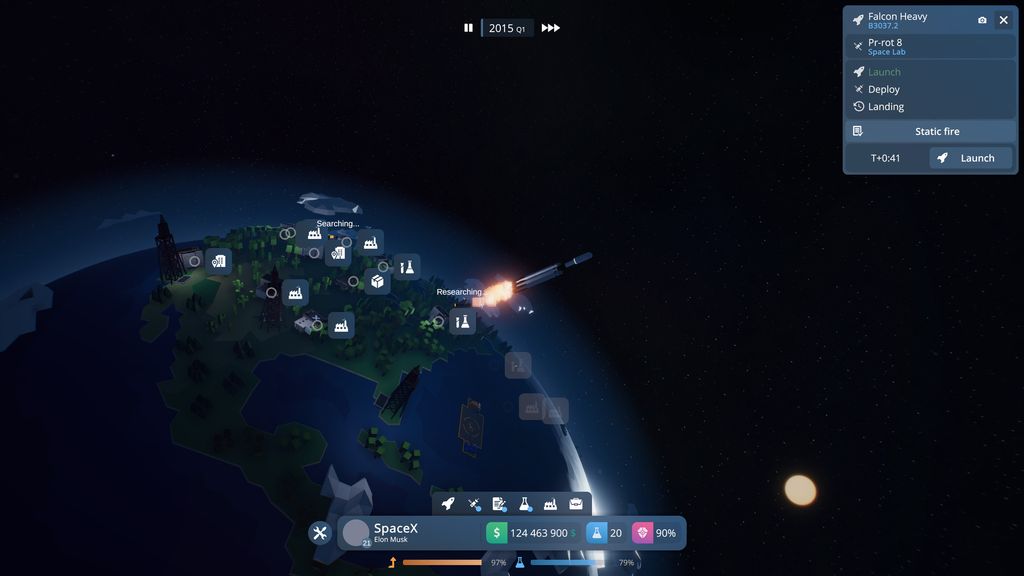Open the rocket tab in the bottom toolbar

click(x=448, y=504)
